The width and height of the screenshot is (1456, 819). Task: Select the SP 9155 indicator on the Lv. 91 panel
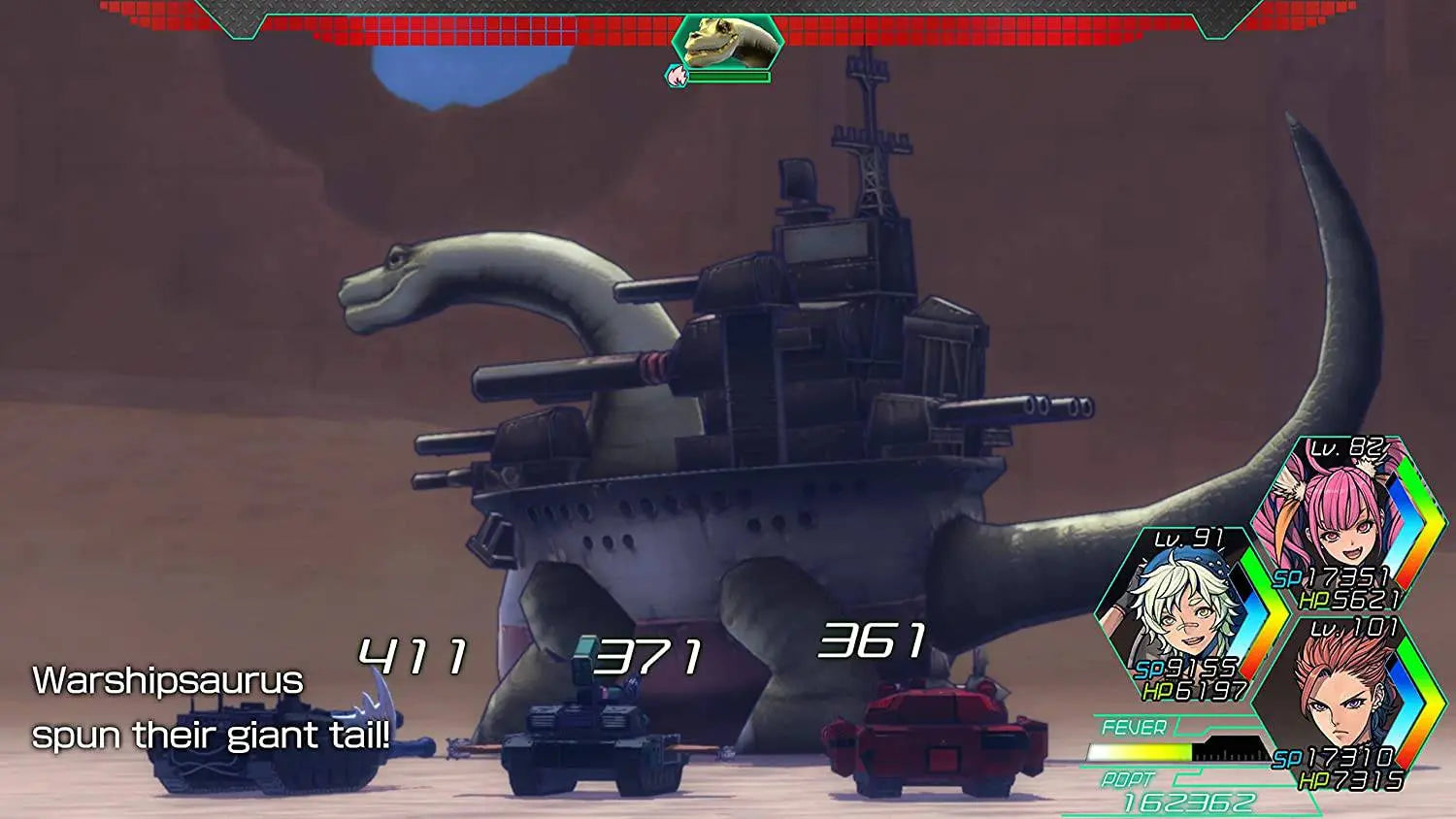tap(1186, 669)
